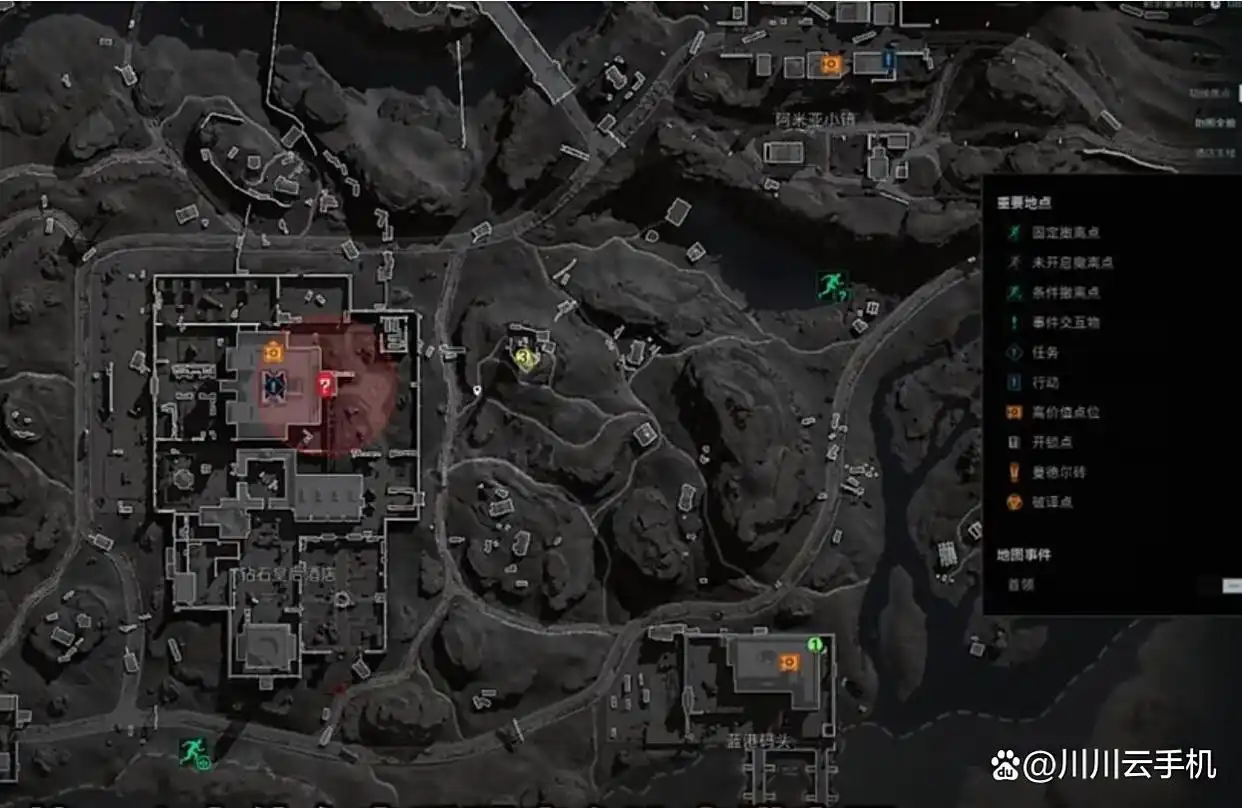Click the green number 1 marker at the dock
Viewport: 1242px width, 808px height.
coord(815,644)
